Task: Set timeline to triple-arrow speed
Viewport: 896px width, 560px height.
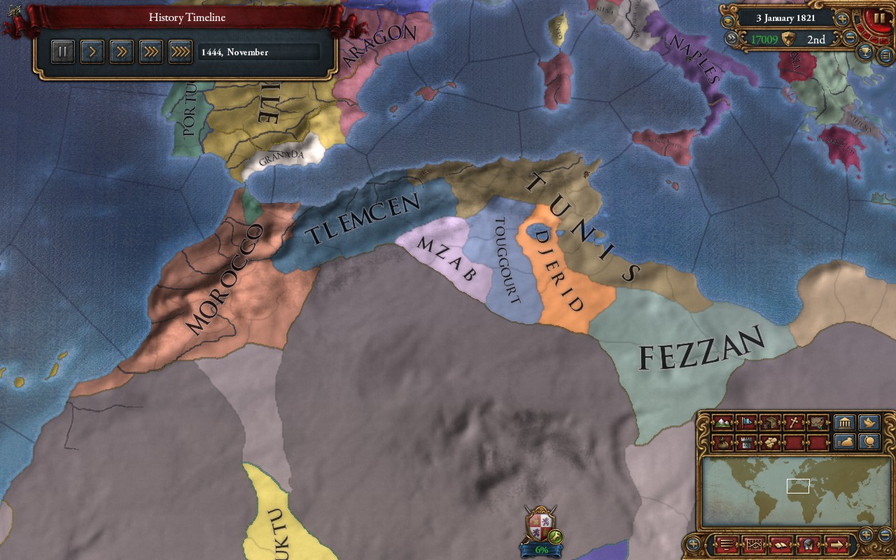Action: [x=150, y=51]
